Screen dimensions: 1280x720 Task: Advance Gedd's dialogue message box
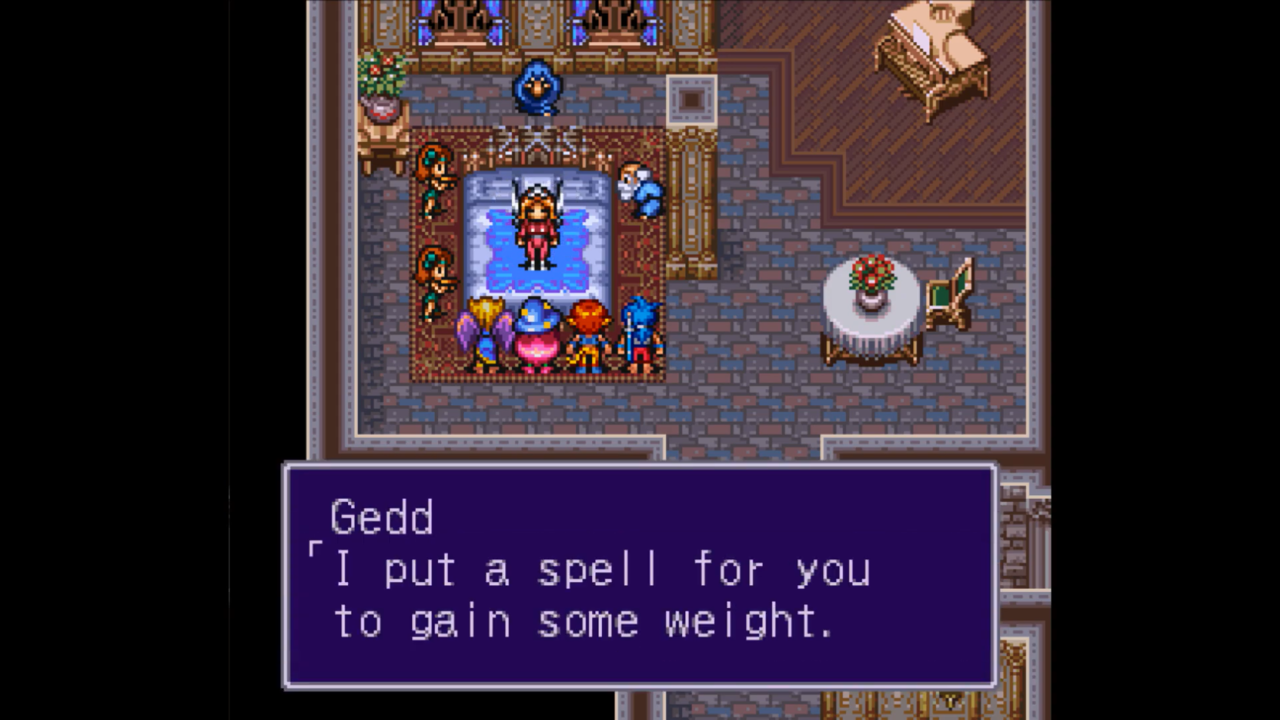click(639, 575)
